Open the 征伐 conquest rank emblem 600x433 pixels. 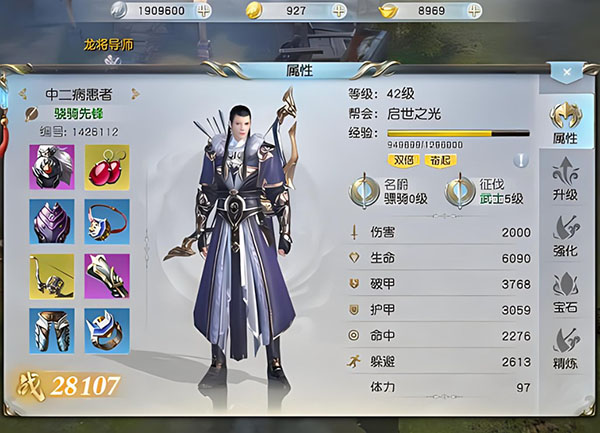pyautogui.click(x=461, y=191)
